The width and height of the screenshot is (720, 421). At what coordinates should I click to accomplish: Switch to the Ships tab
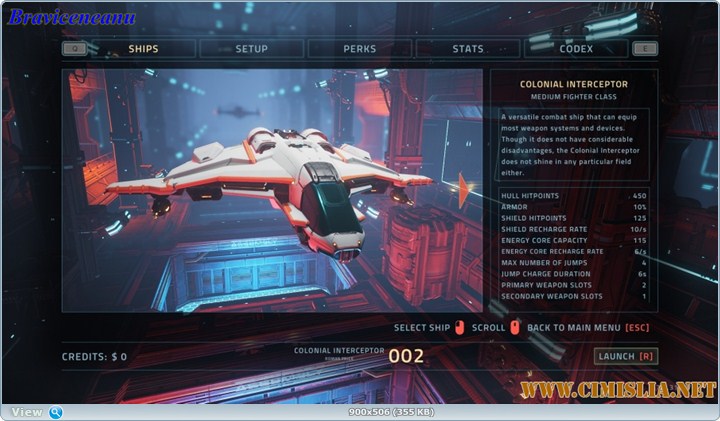pyautogui.click(x=143, y=48)
